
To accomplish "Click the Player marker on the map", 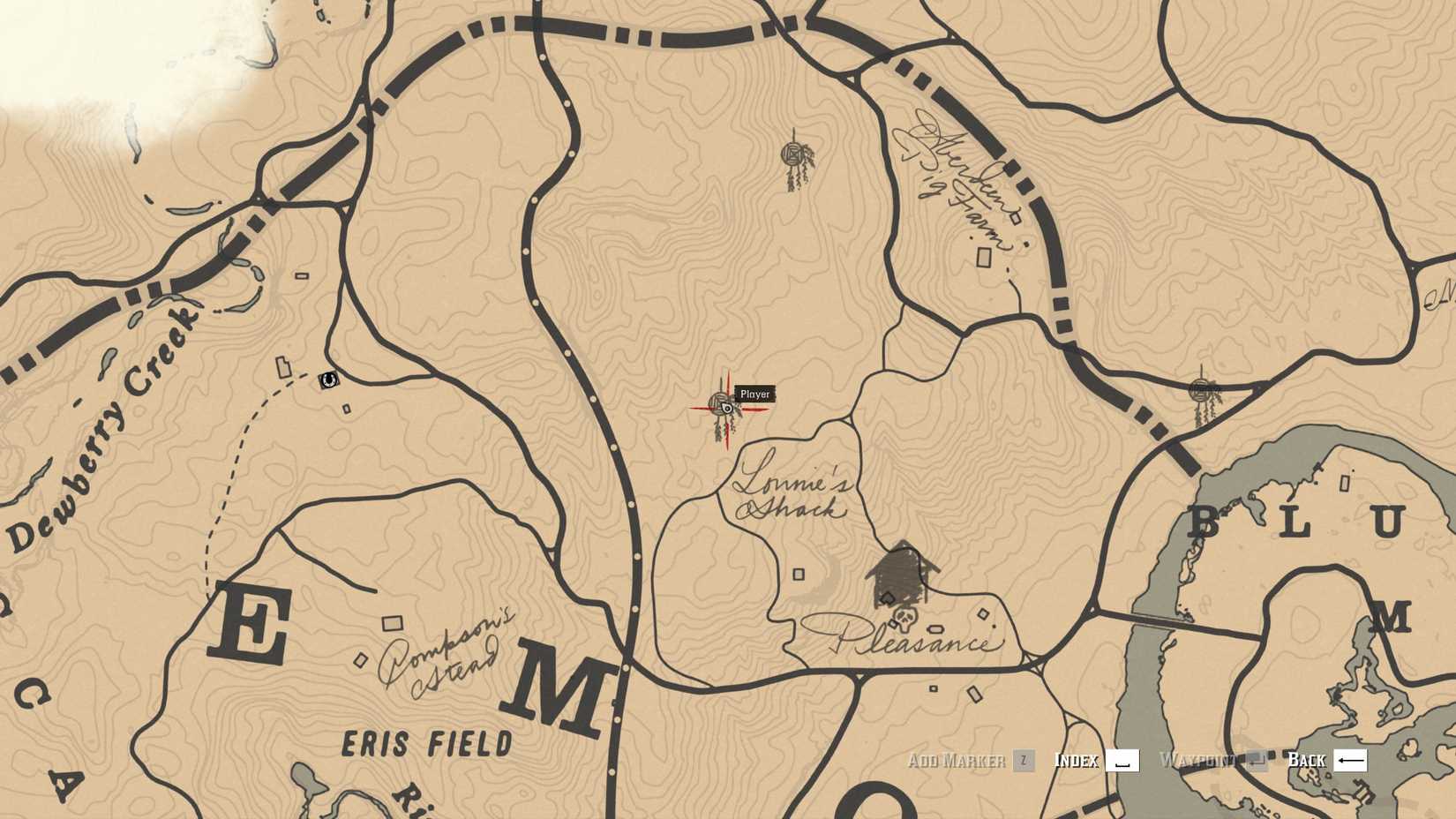I will [725, 408].
